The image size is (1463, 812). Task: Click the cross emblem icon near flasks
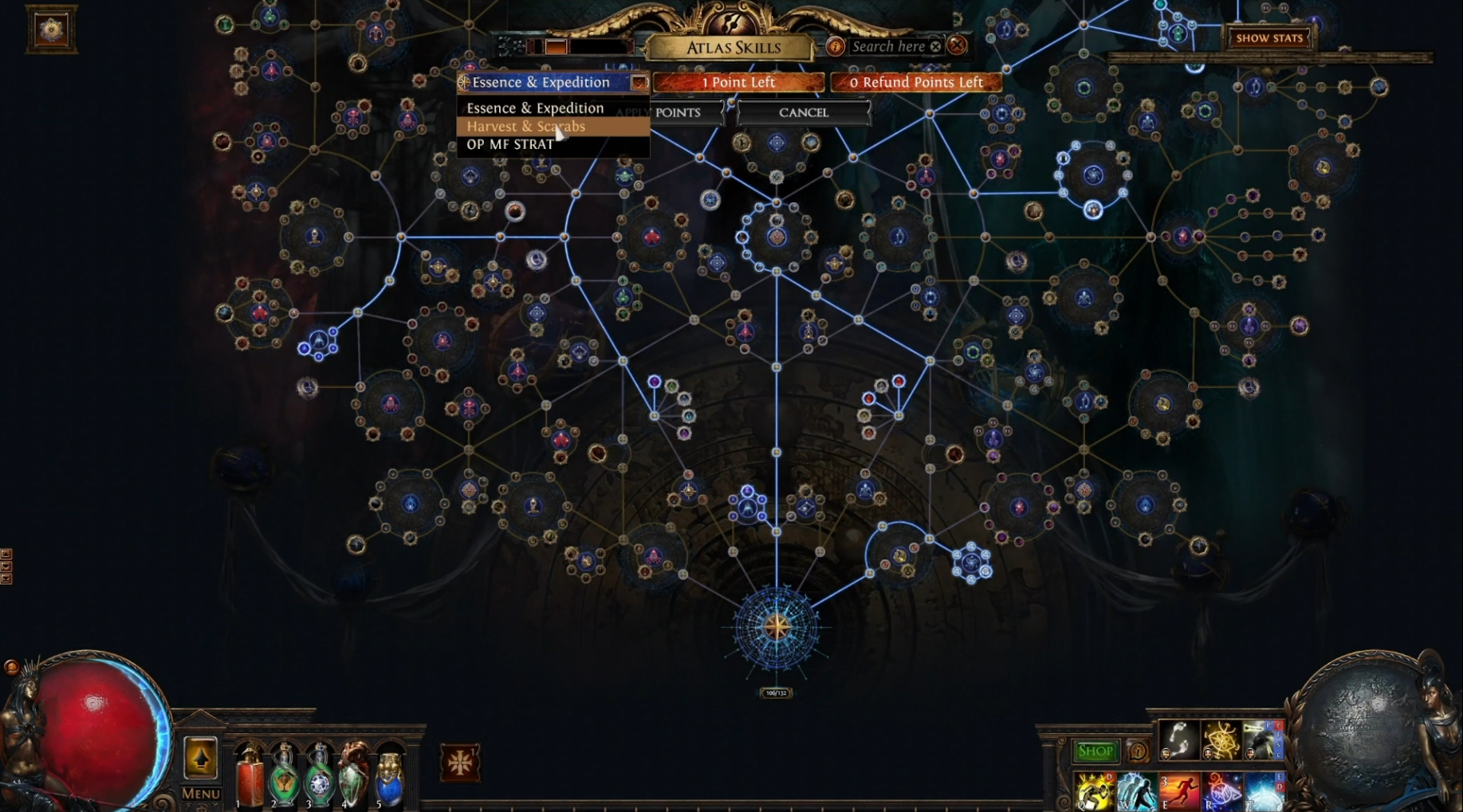[460, 762]
